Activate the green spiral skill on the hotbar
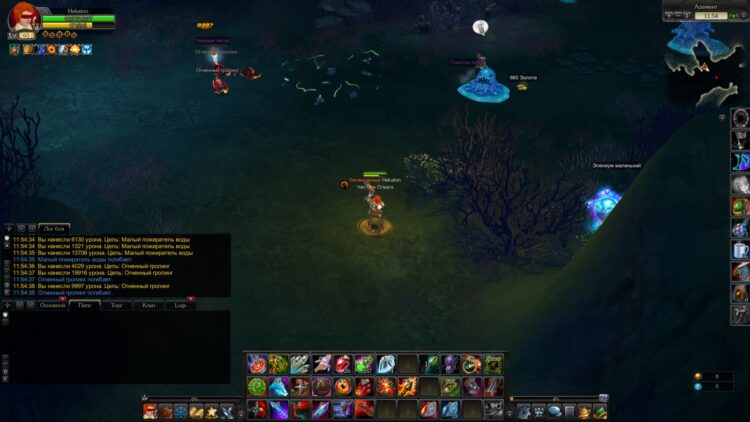 [257, 386]
